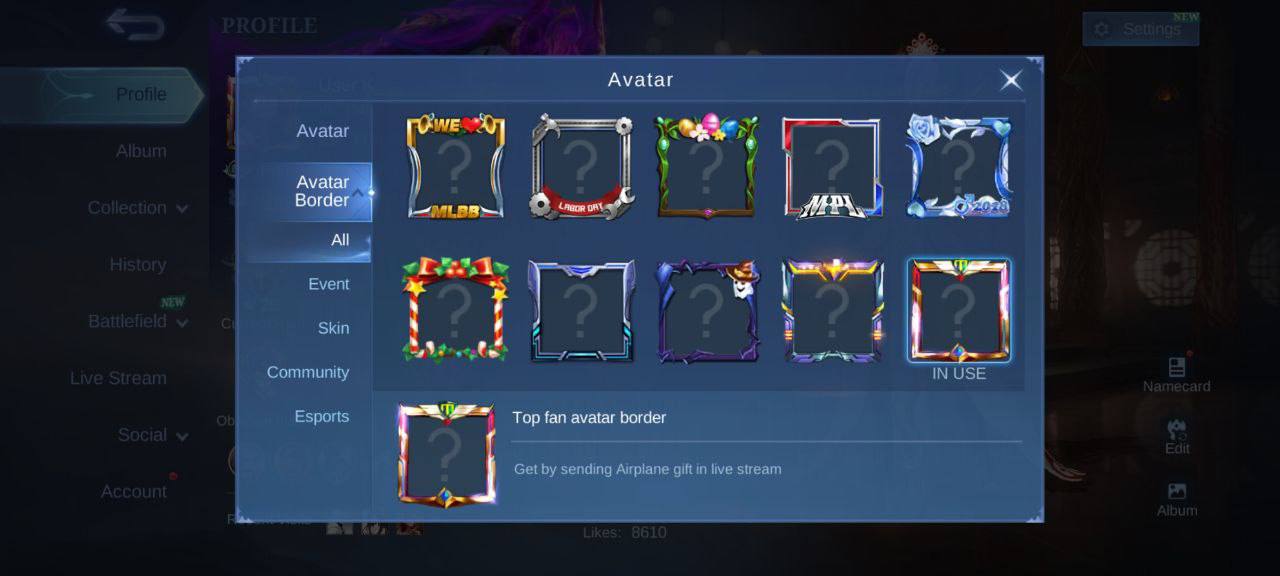
Task: Select the Top fan border in use
Action: pos(958,310)
